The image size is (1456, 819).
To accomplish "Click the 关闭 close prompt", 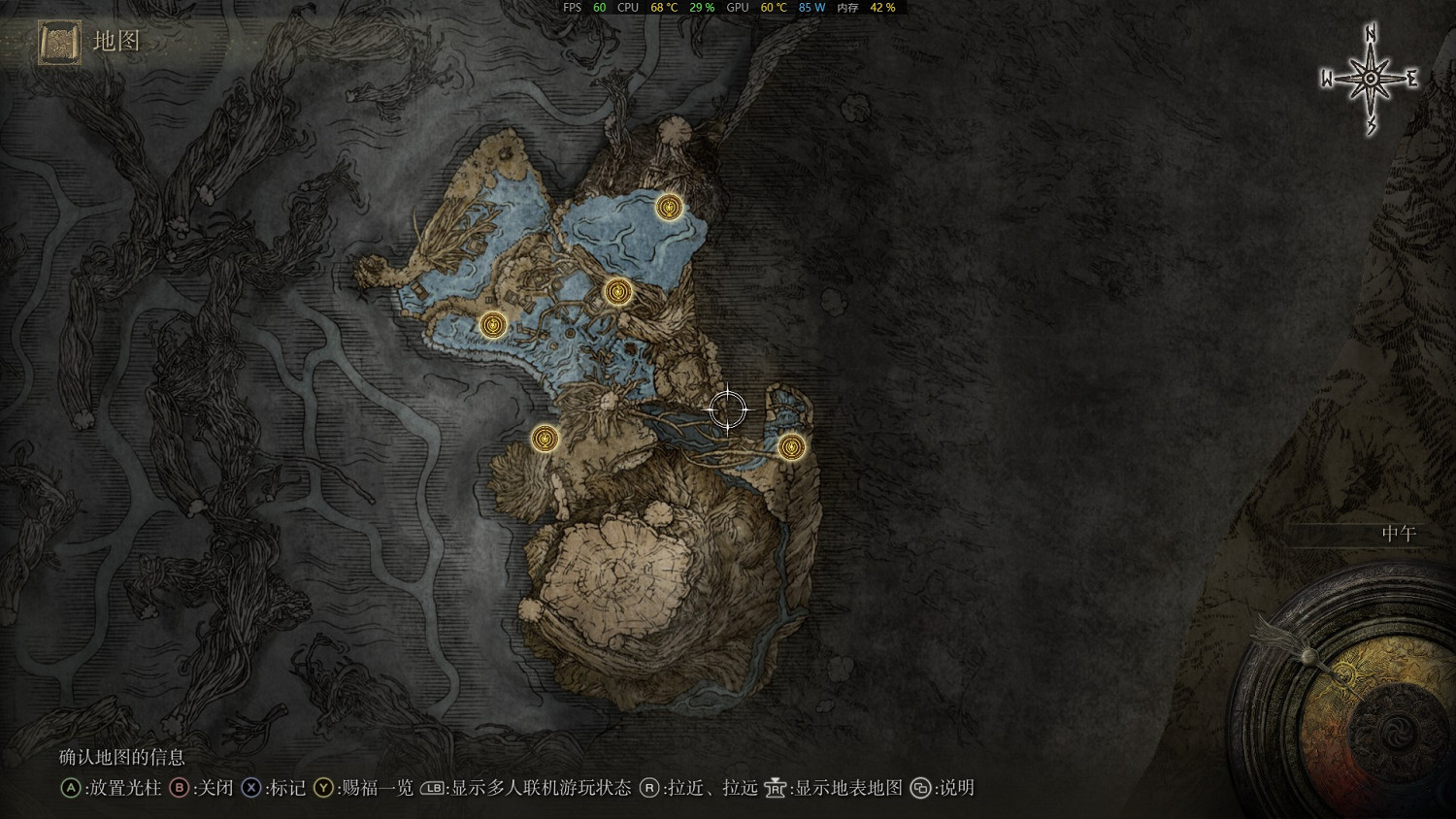I will tap(204, 789).
